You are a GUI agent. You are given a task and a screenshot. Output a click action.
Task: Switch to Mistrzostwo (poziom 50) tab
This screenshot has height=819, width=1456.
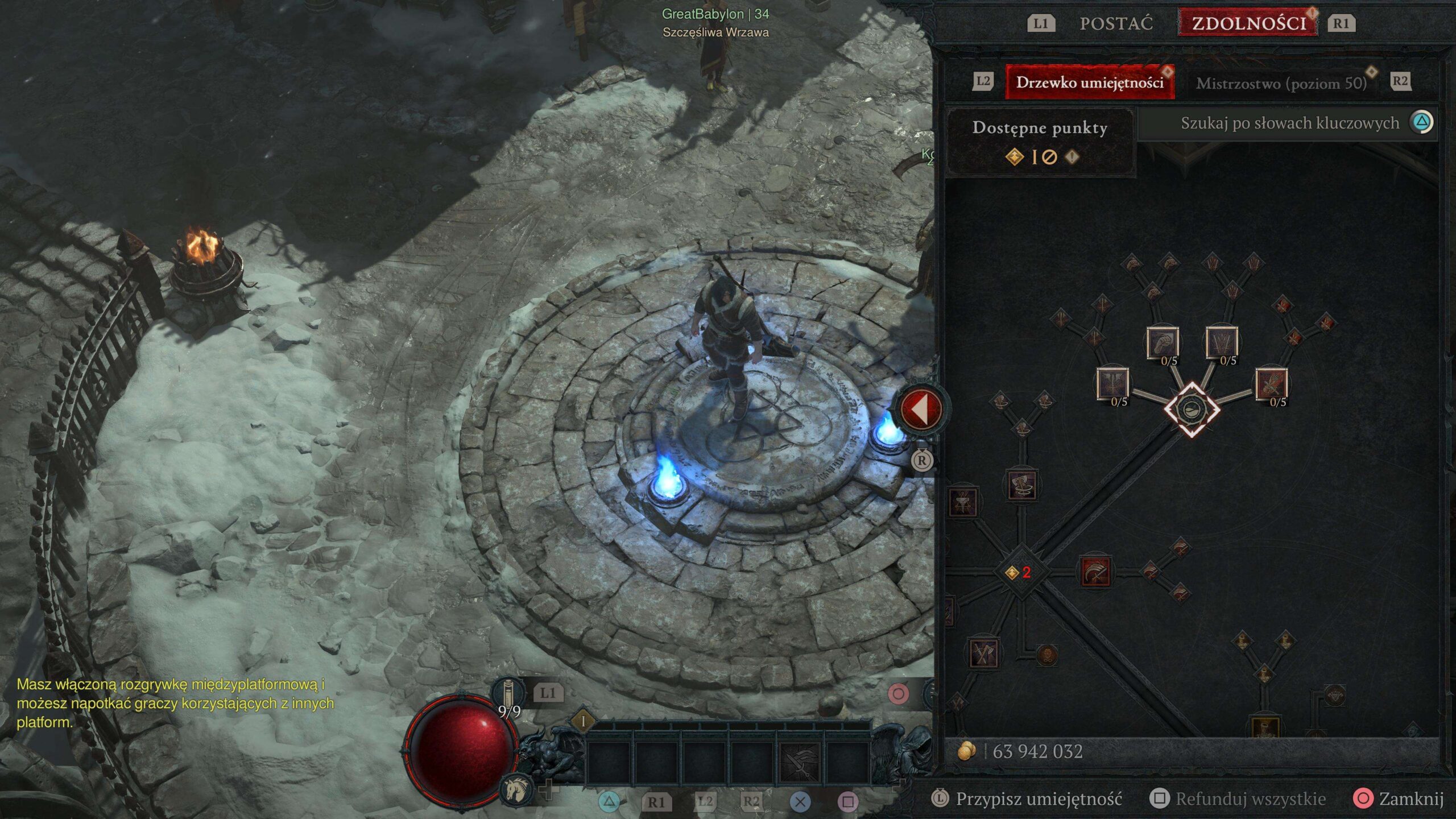[x=1281, y=84]
